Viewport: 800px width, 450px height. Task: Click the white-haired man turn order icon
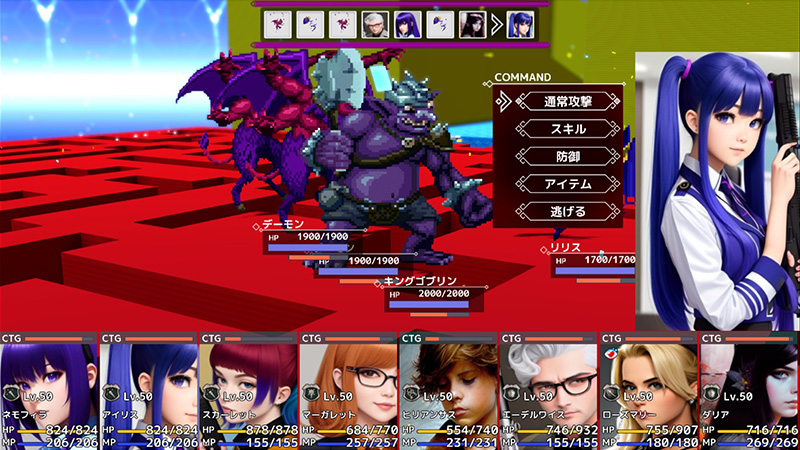[x=375, y=24]
